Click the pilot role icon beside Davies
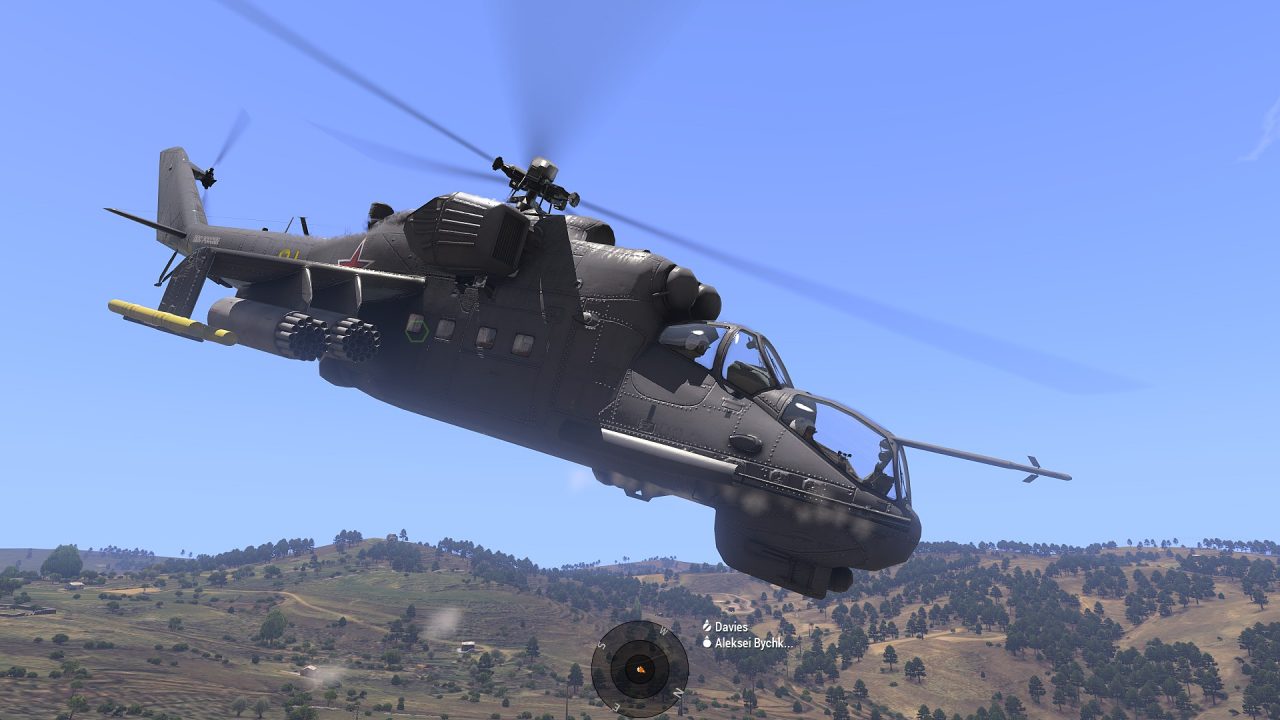 [707, 626]
